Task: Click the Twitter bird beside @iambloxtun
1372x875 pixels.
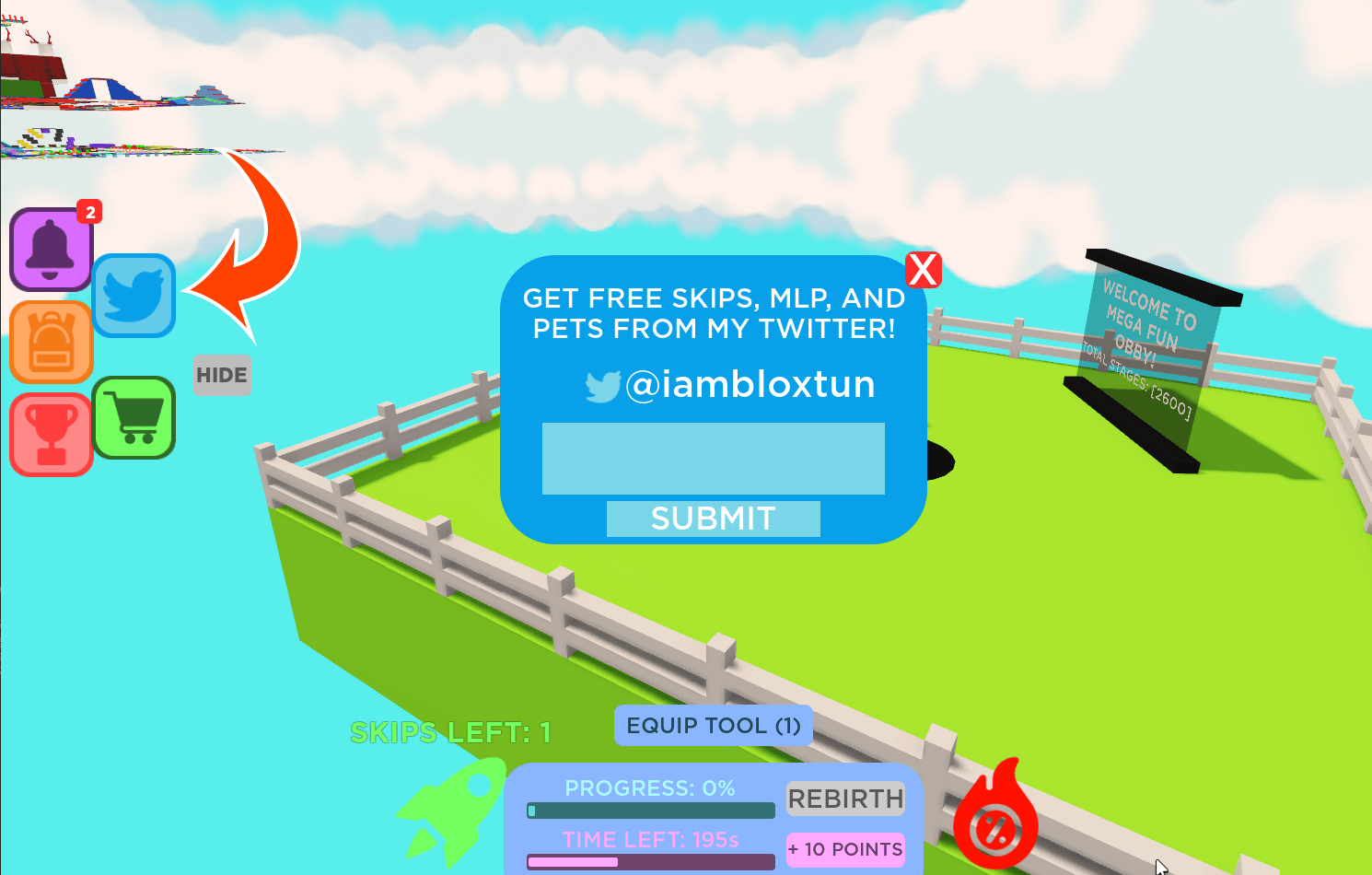Action: pyautogui.click(x=602, y=385)
